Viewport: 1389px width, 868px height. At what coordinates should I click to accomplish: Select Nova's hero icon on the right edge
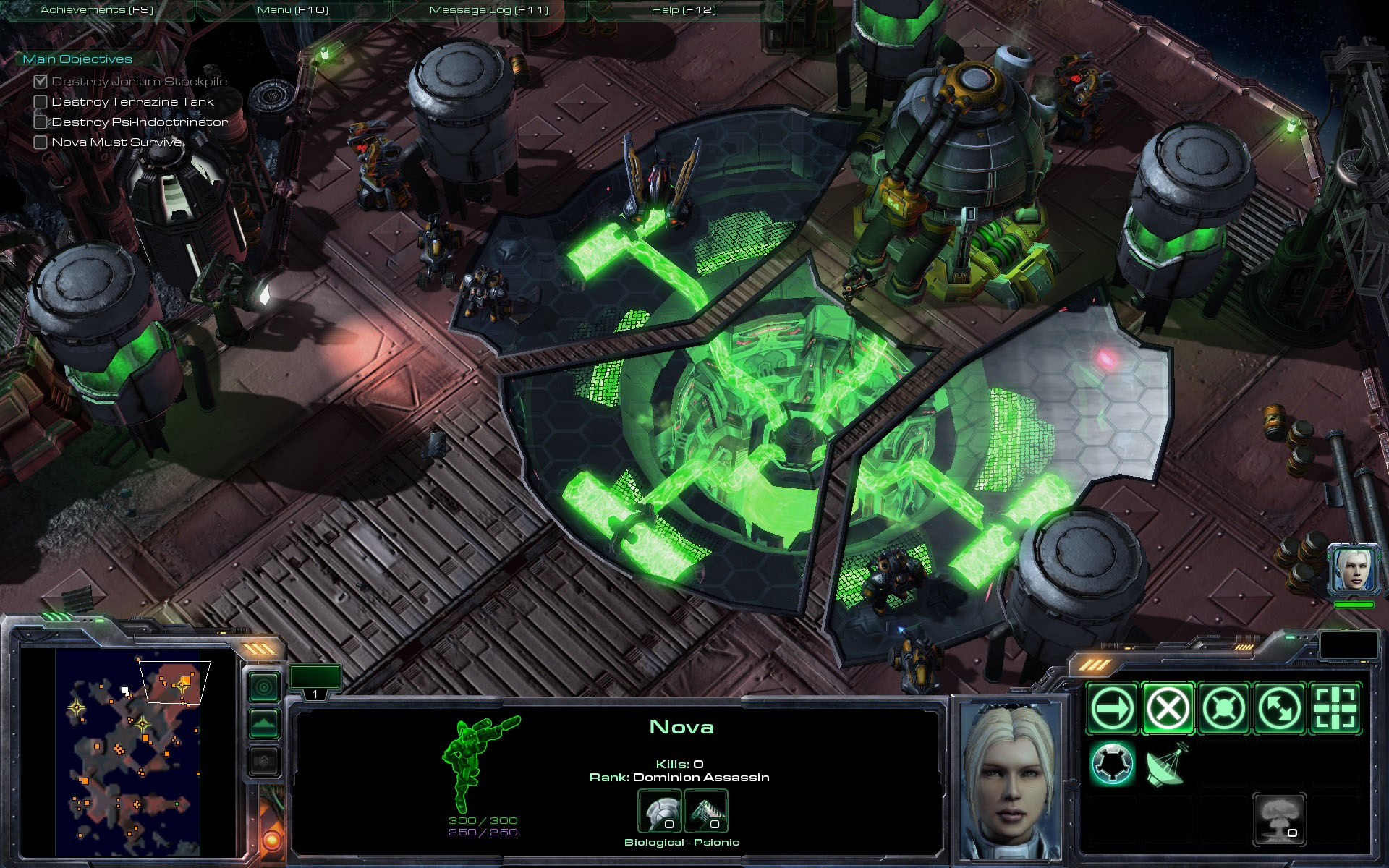tap(1353, 569)
